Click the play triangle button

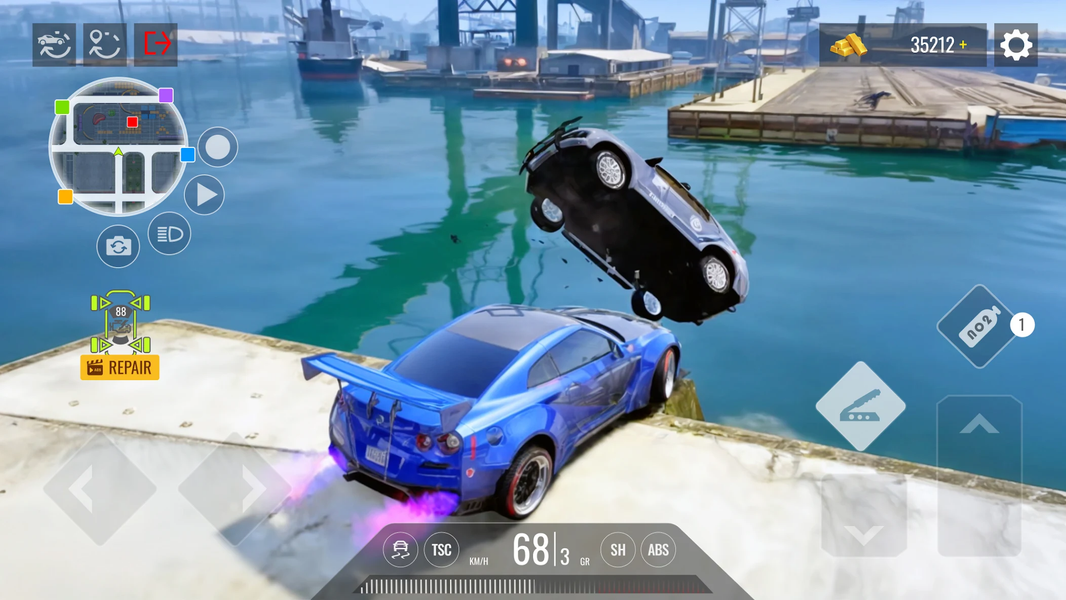point(204,195)
